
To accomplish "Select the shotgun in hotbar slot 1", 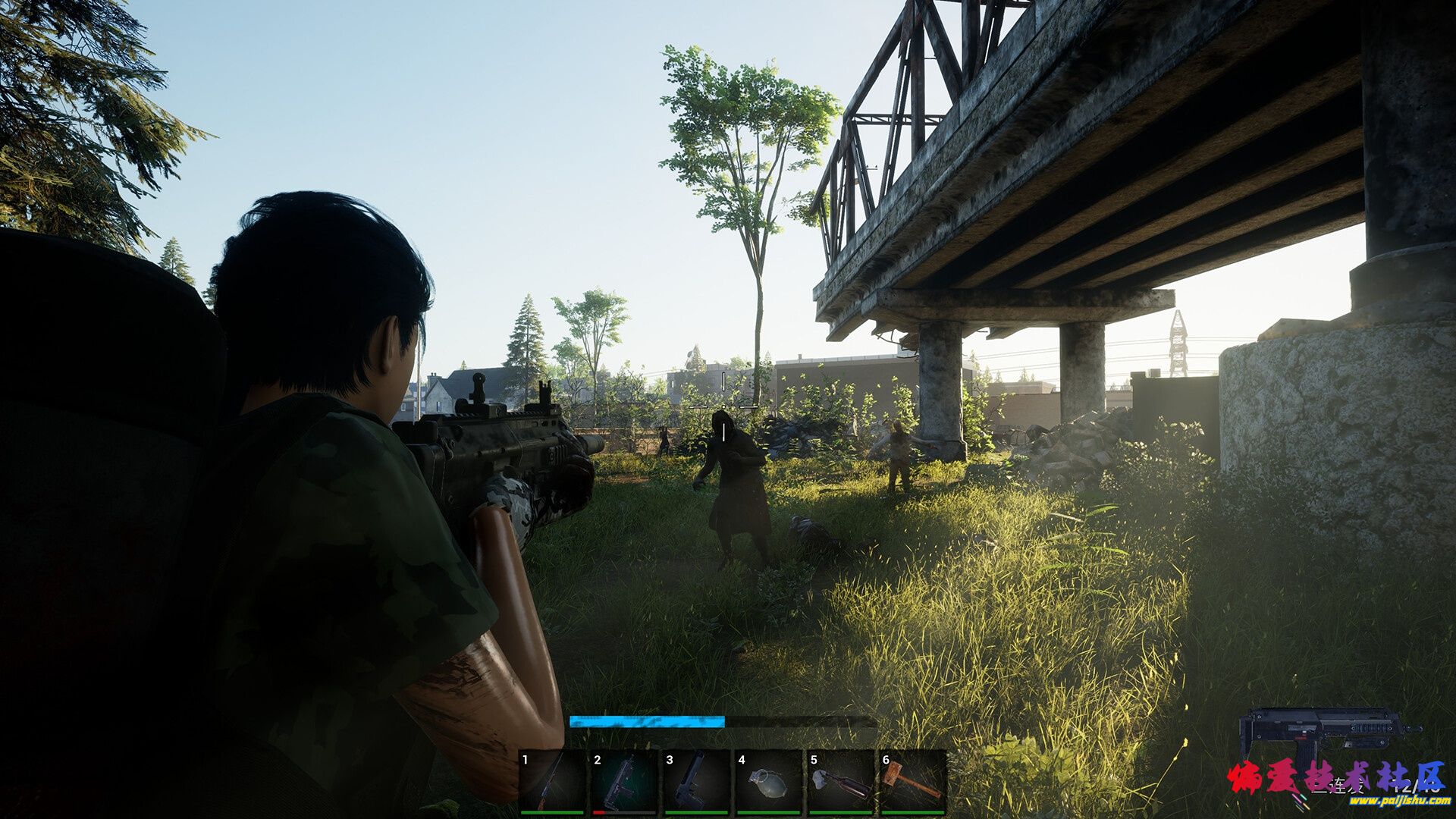I will 551,782.
